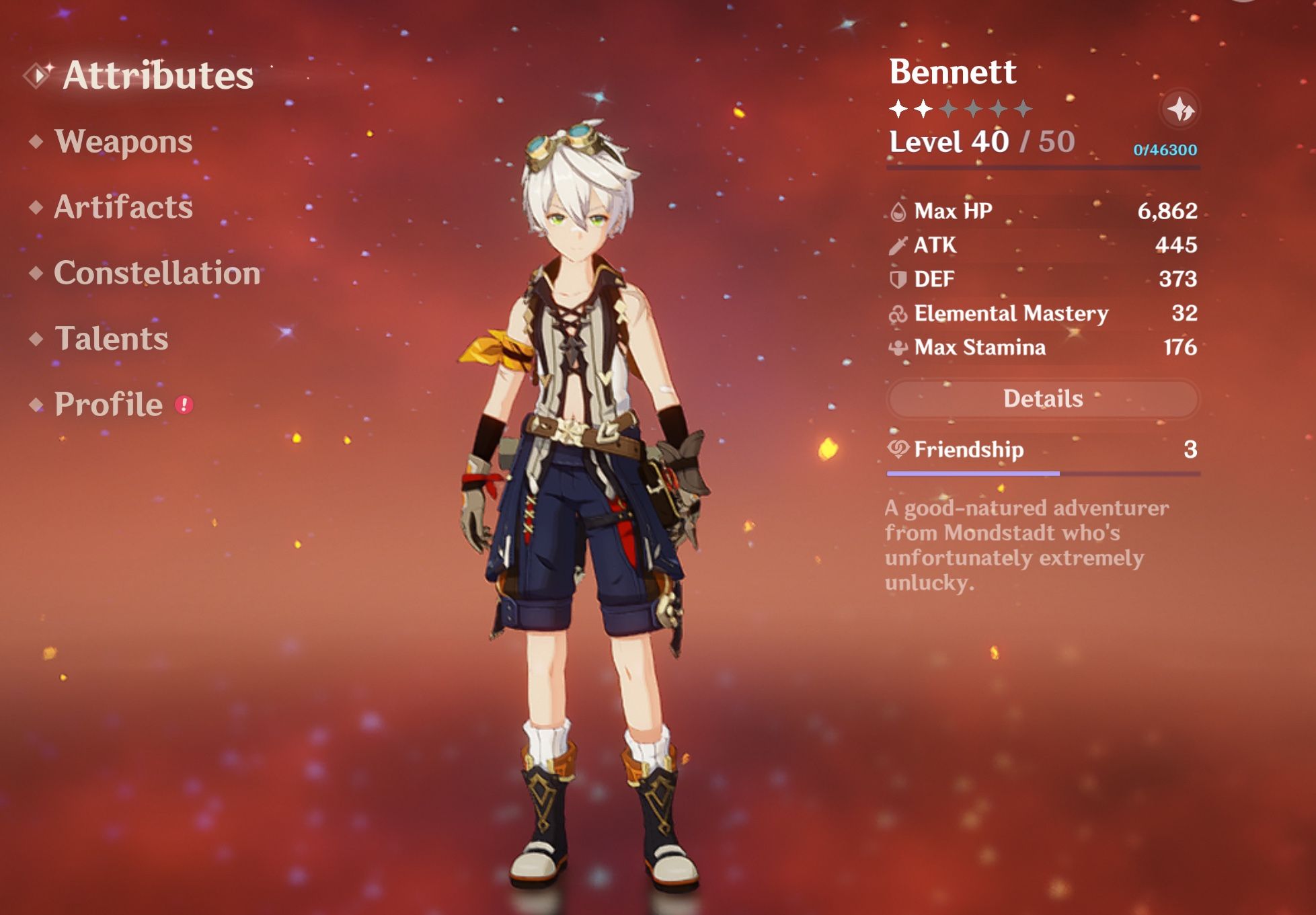Click the DEF shield icon
Image resolution: width=1316 pixels, height=915 pixels.
[898, 278]
